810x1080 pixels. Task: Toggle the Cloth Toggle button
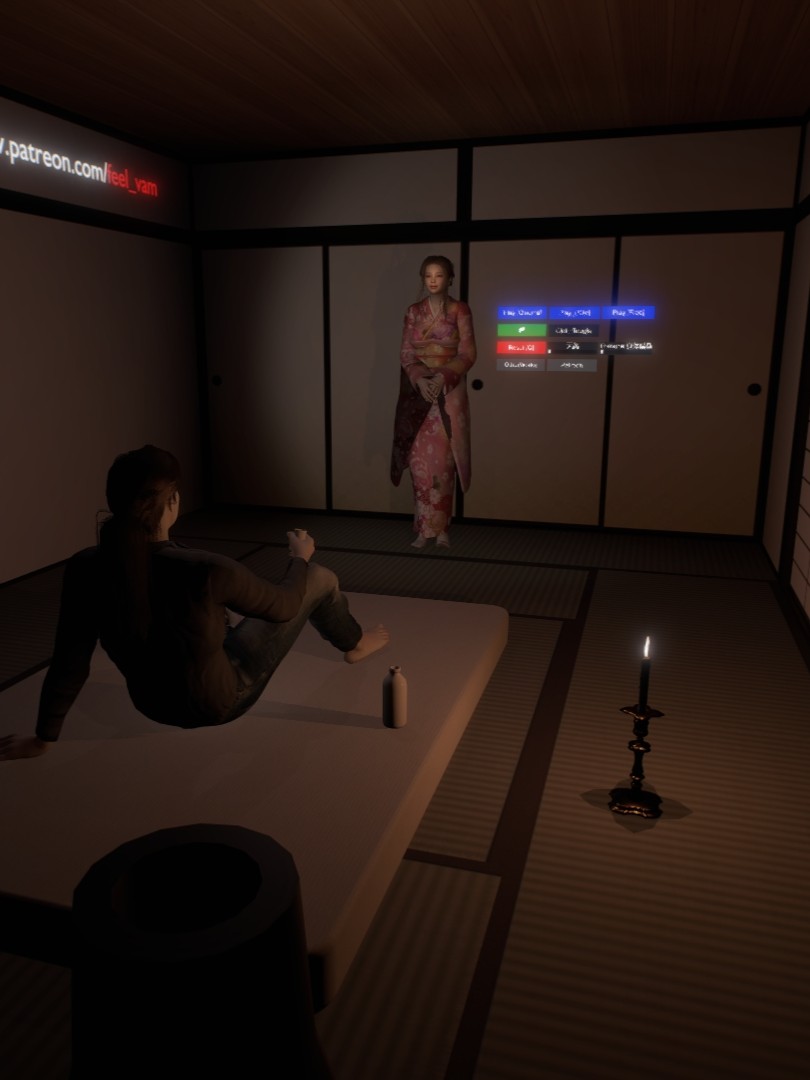574,330
